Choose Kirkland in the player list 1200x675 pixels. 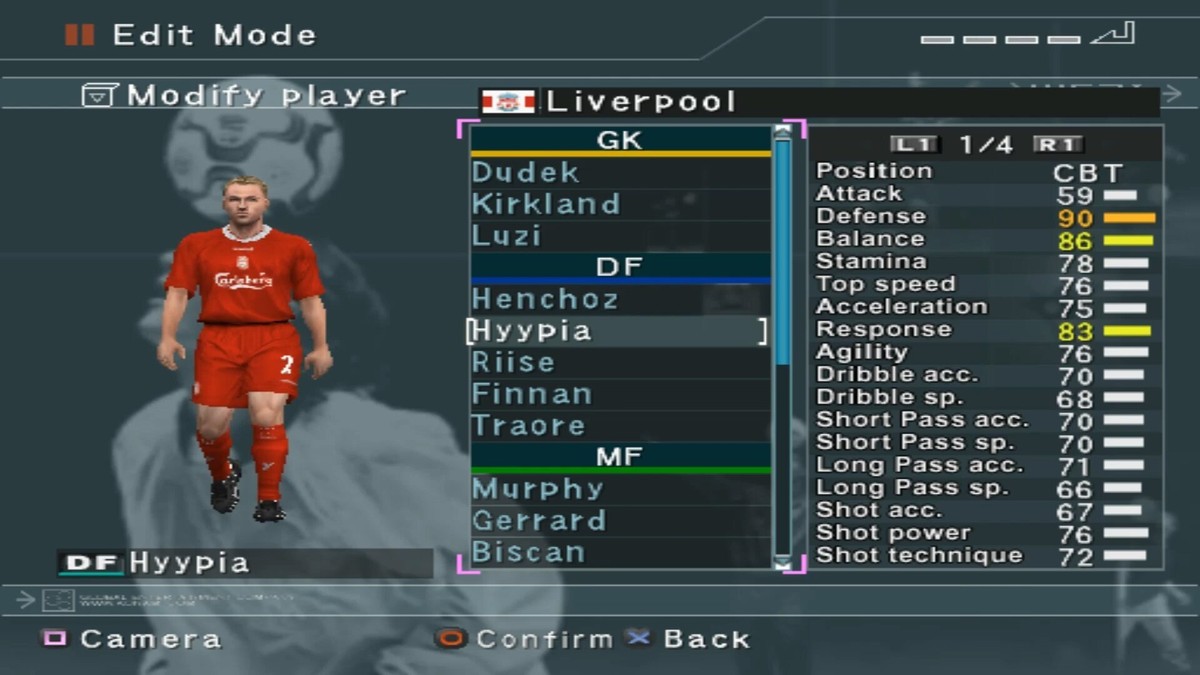click(x=545, y=204)
